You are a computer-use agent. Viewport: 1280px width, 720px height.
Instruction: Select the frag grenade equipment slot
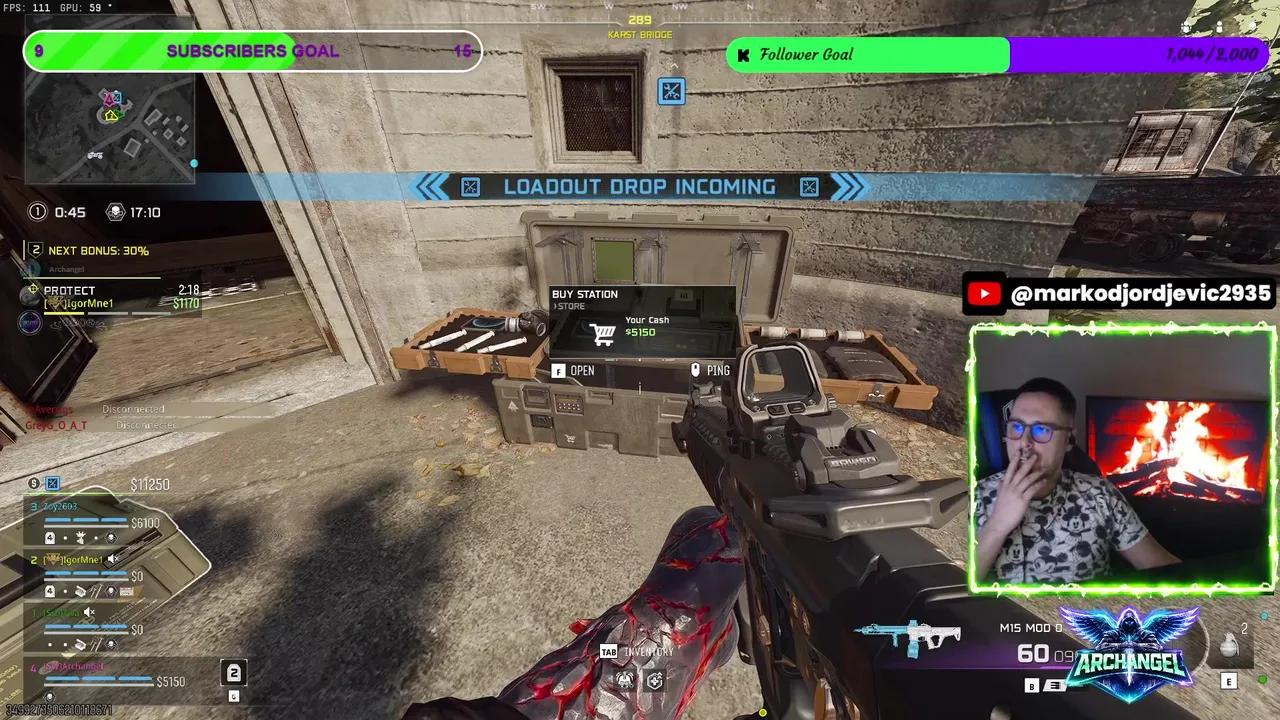tap(1230, 646)
